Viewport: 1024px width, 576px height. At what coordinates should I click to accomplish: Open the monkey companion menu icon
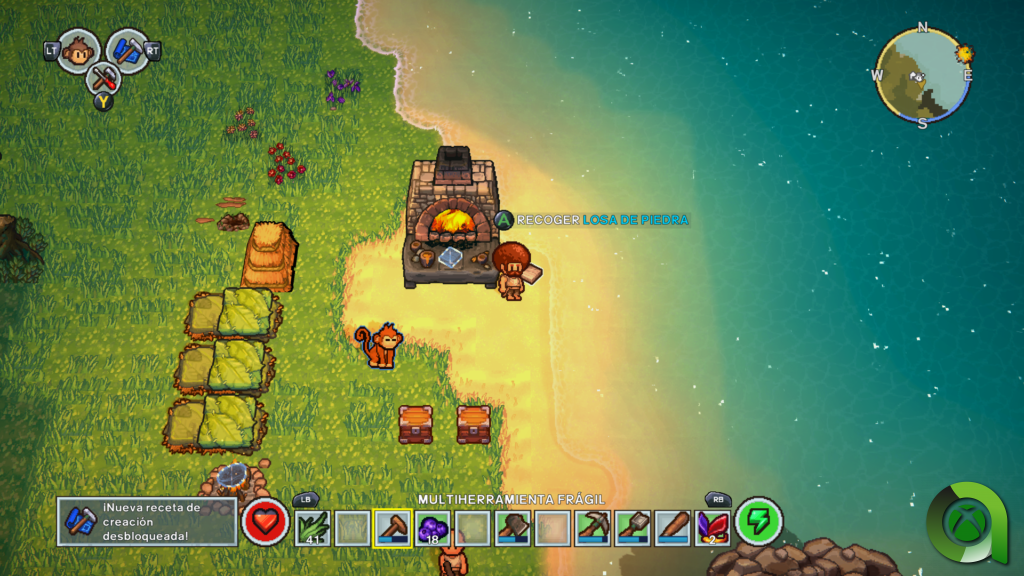pyautogui.click(x=77, y=50)
